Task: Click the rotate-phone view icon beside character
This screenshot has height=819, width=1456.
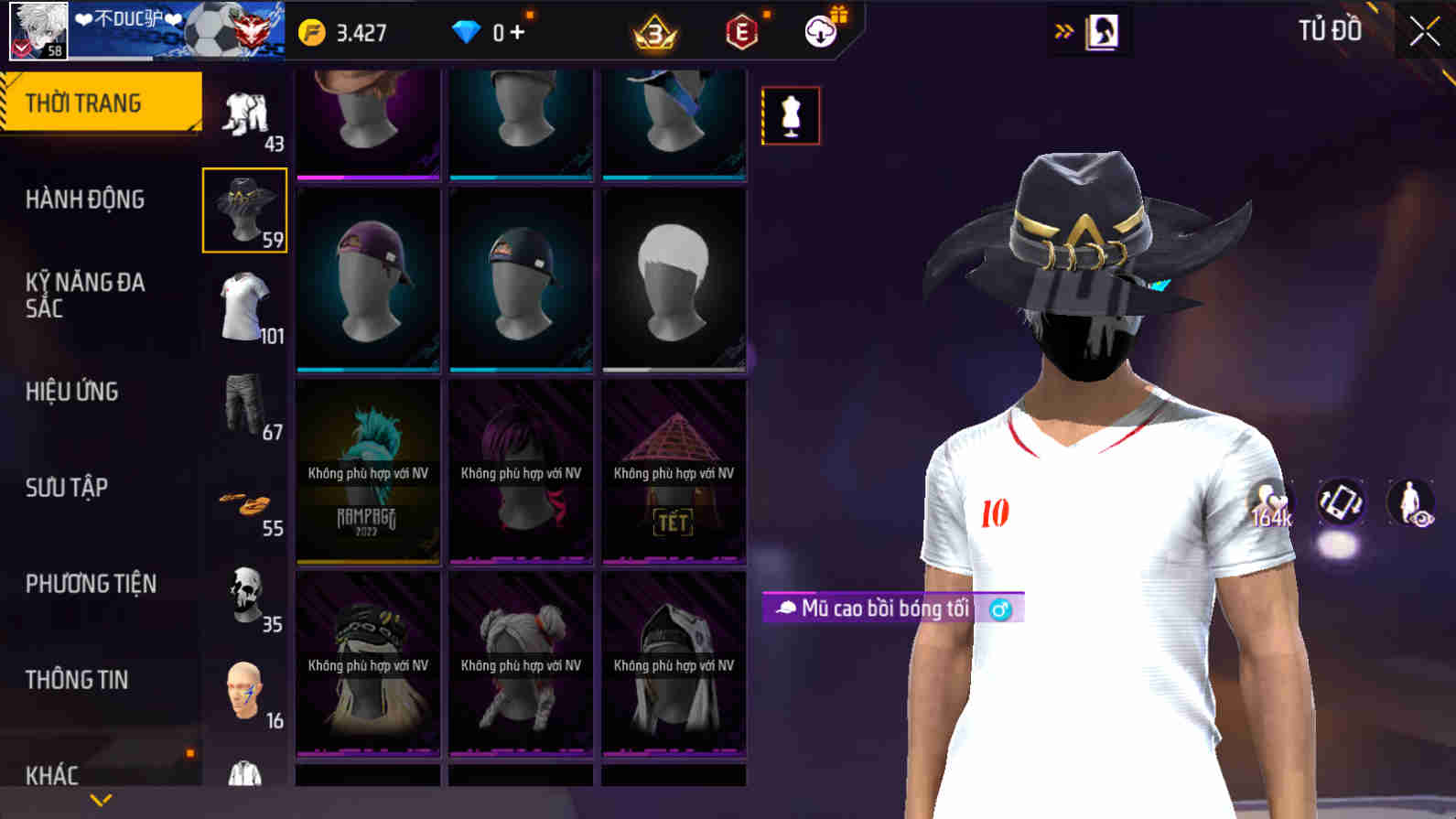Action: point(1340,502)
